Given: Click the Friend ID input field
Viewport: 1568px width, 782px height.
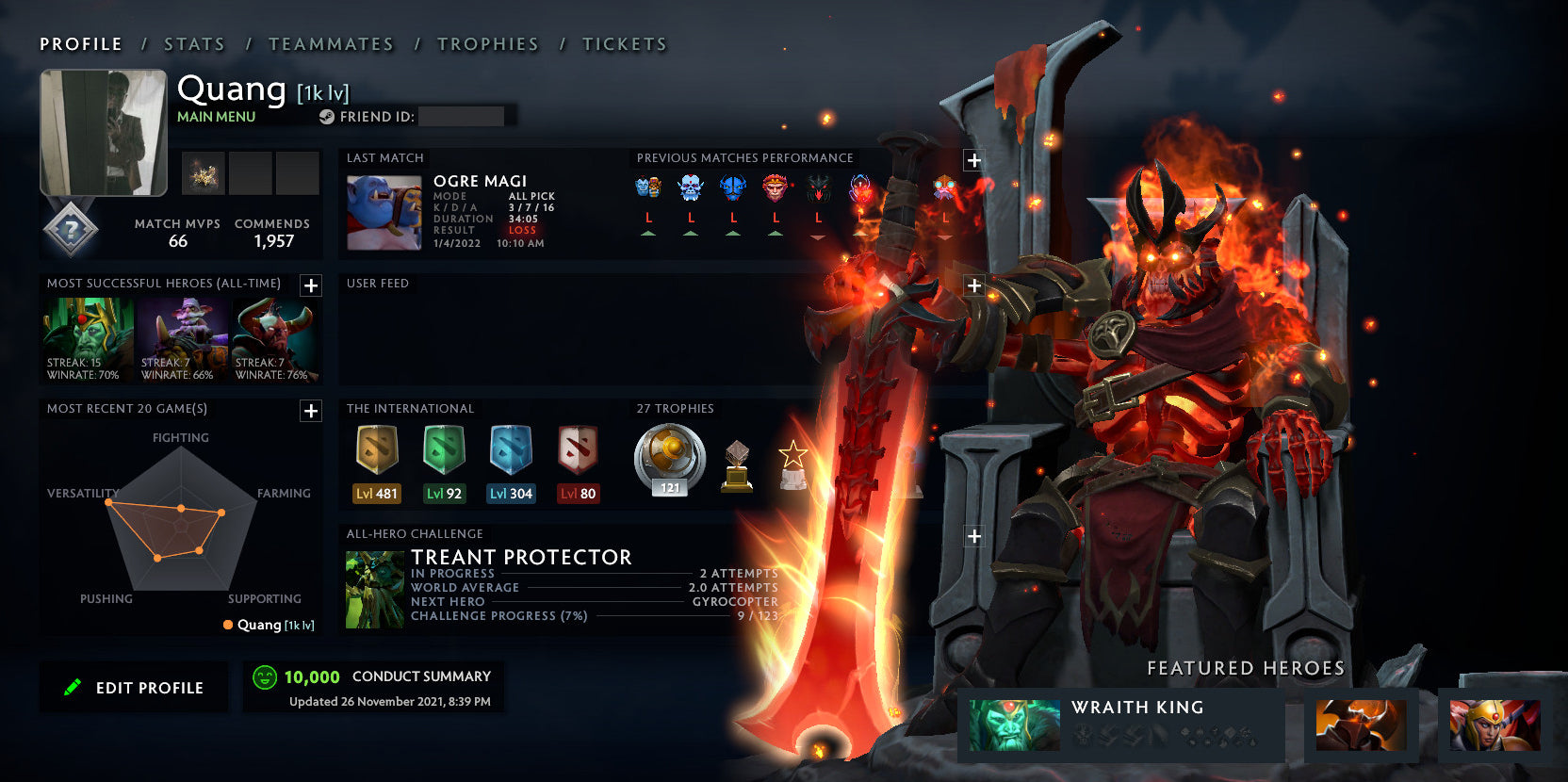Looking at the screenshot, I should (462, 117).
